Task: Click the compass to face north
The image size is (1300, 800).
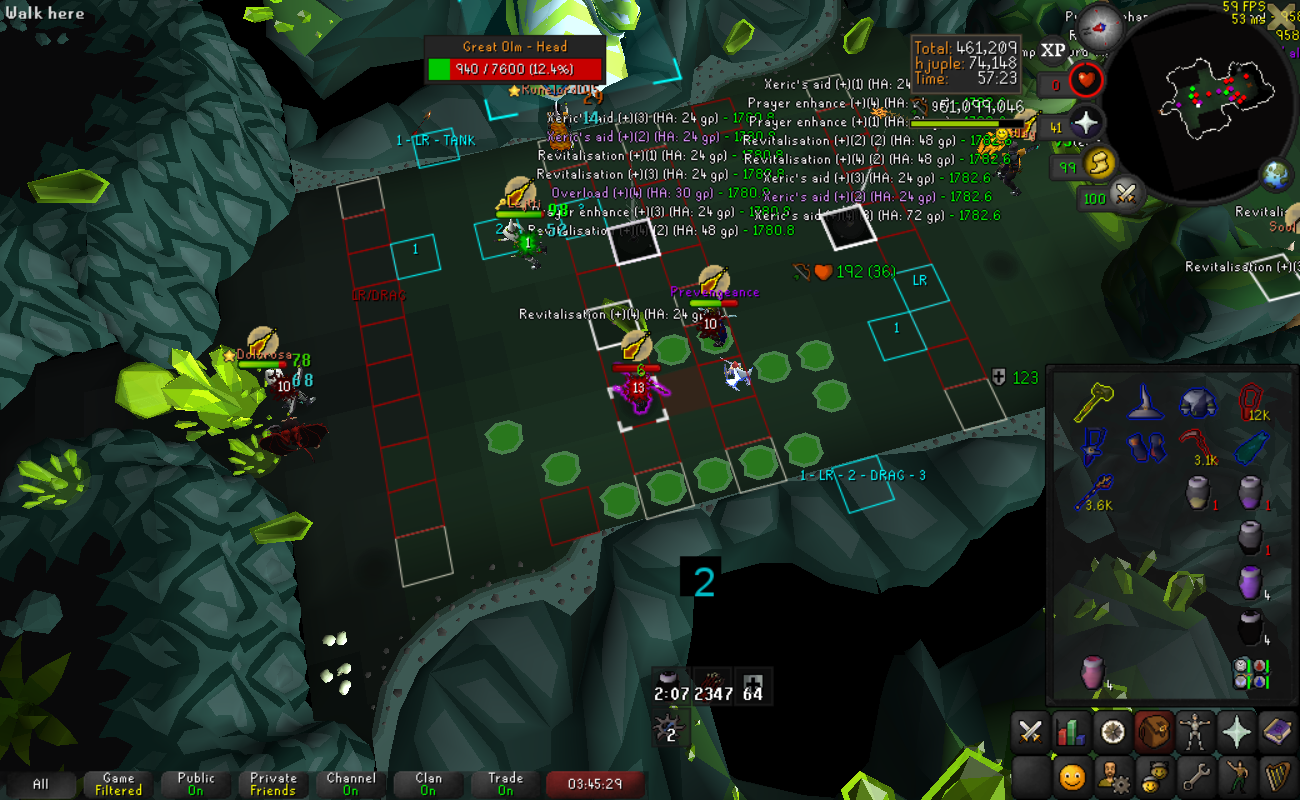Action: tap(1101, 22)
